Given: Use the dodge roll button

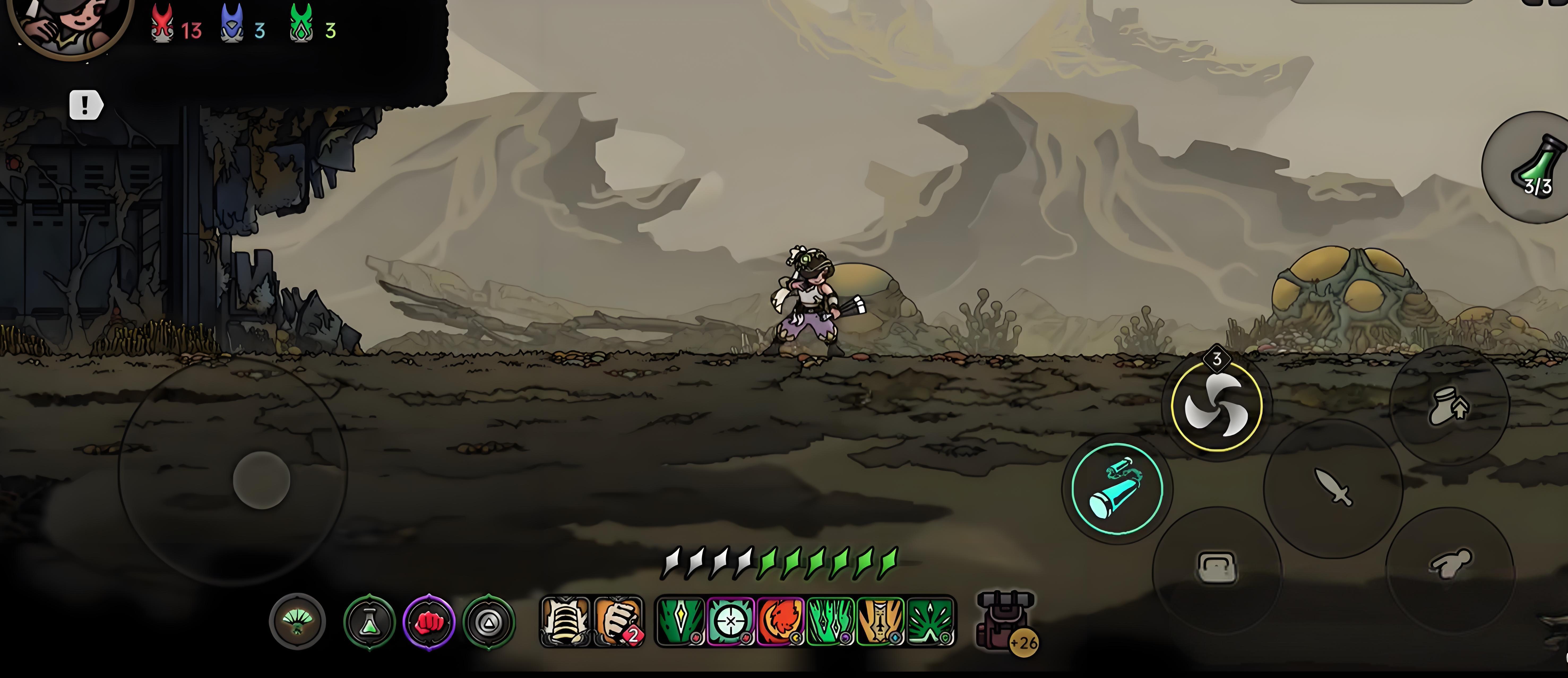Looking at the screenshot, I should click(x=1449, y=567).
